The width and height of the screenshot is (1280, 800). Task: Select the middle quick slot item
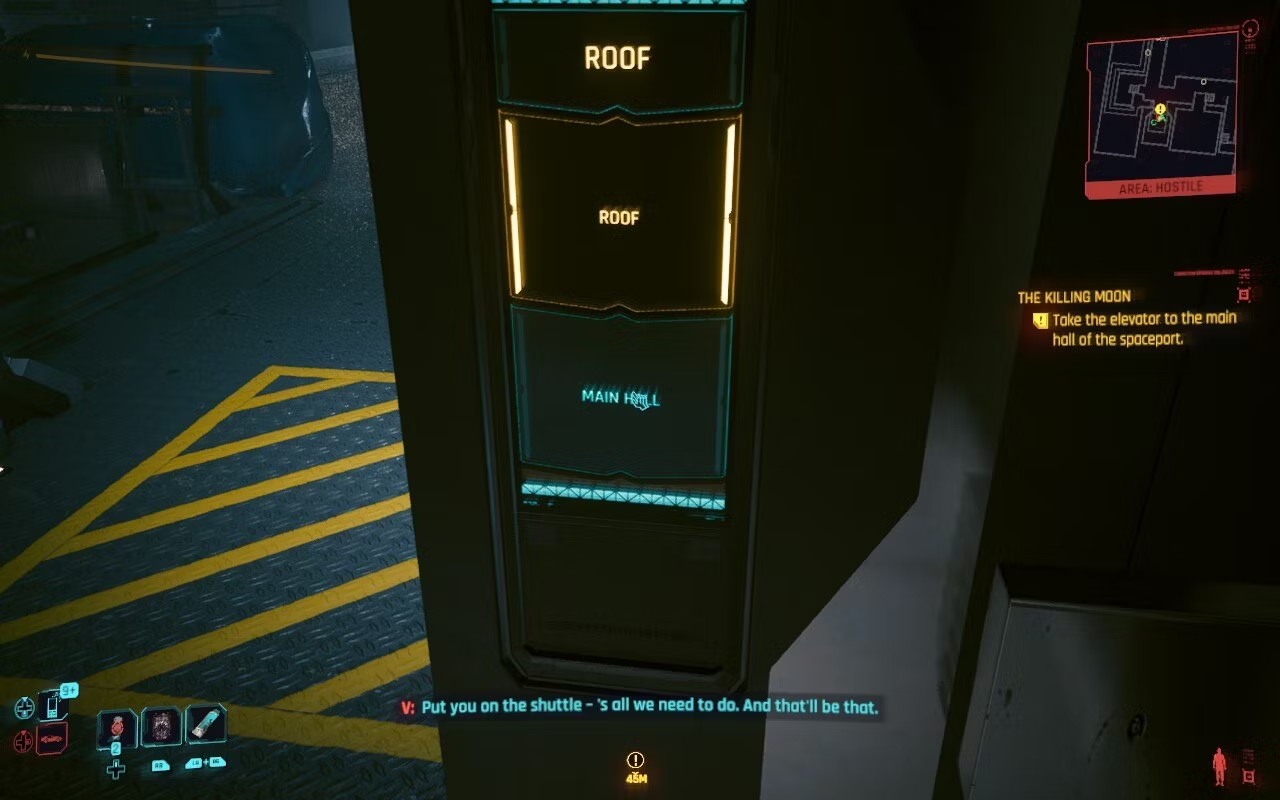(x=161, y=727)
